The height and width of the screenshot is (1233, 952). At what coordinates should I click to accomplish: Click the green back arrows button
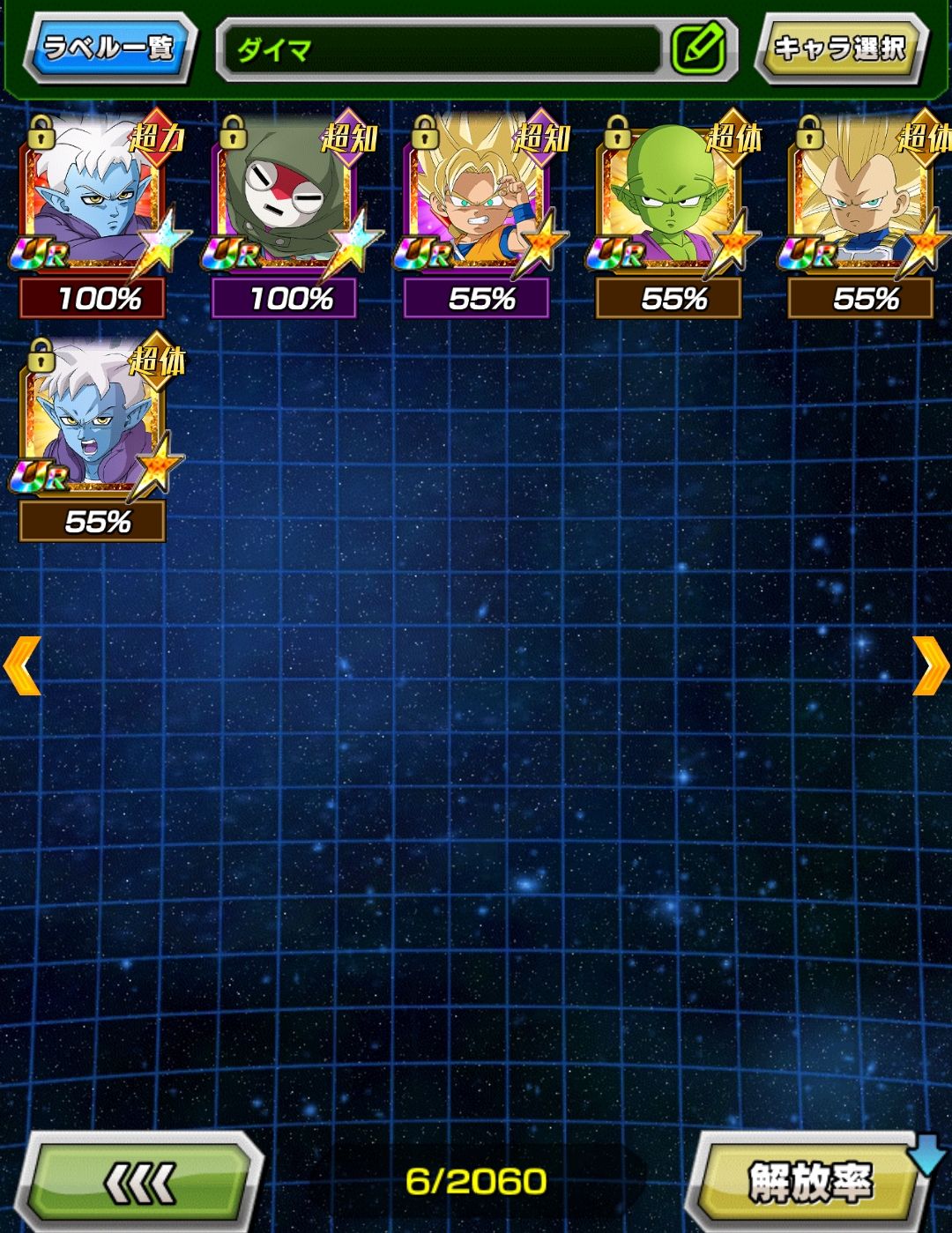click(x=141, y=1182)
